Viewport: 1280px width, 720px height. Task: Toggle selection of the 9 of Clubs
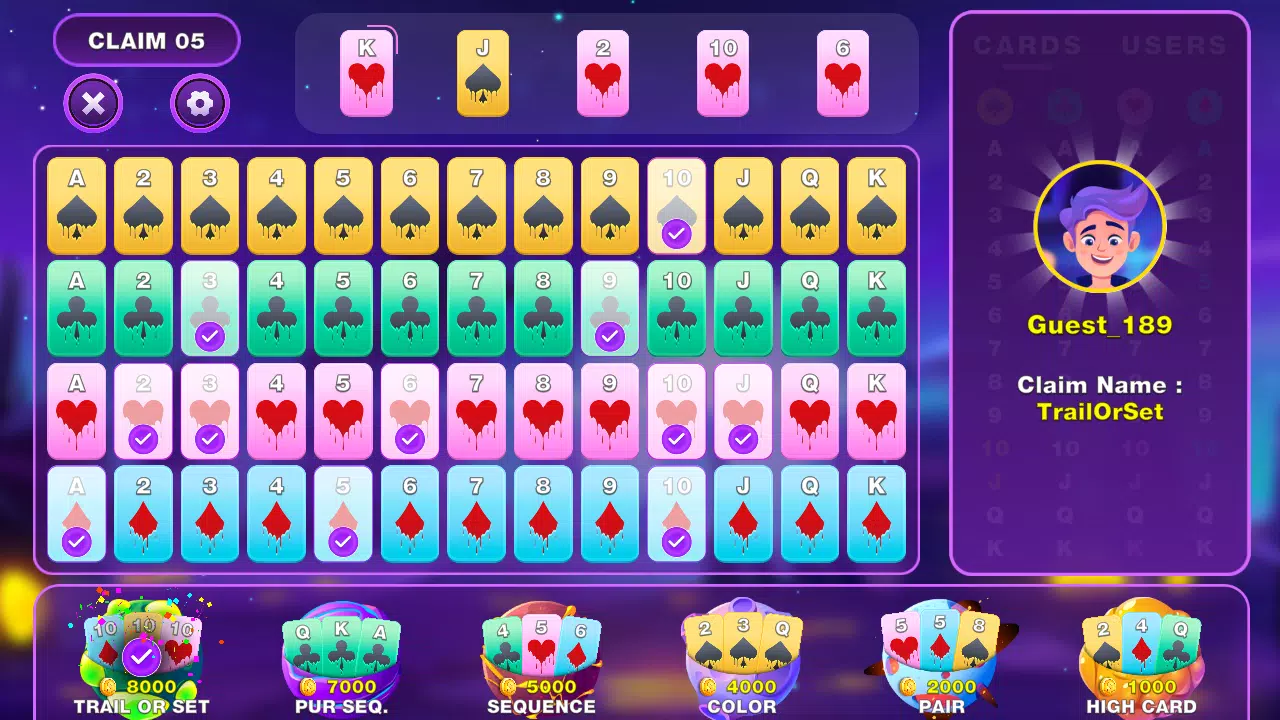coord(610,307)
